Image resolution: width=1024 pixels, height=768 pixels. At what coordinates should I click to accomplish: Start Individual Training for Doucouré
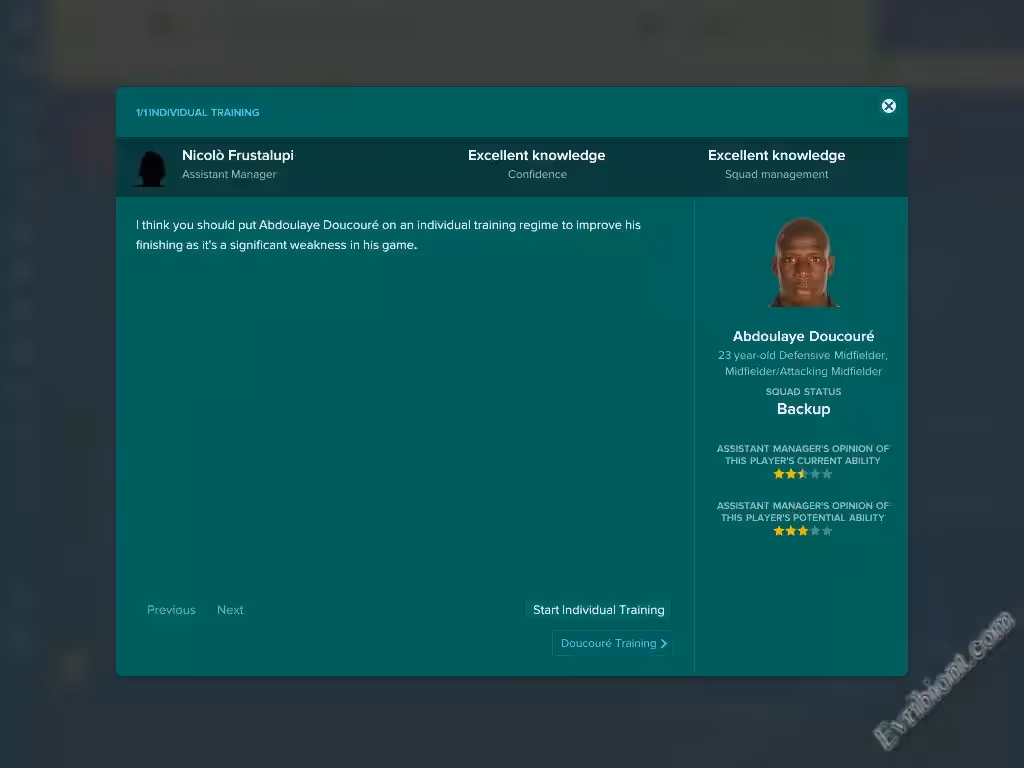click(598, 610)
